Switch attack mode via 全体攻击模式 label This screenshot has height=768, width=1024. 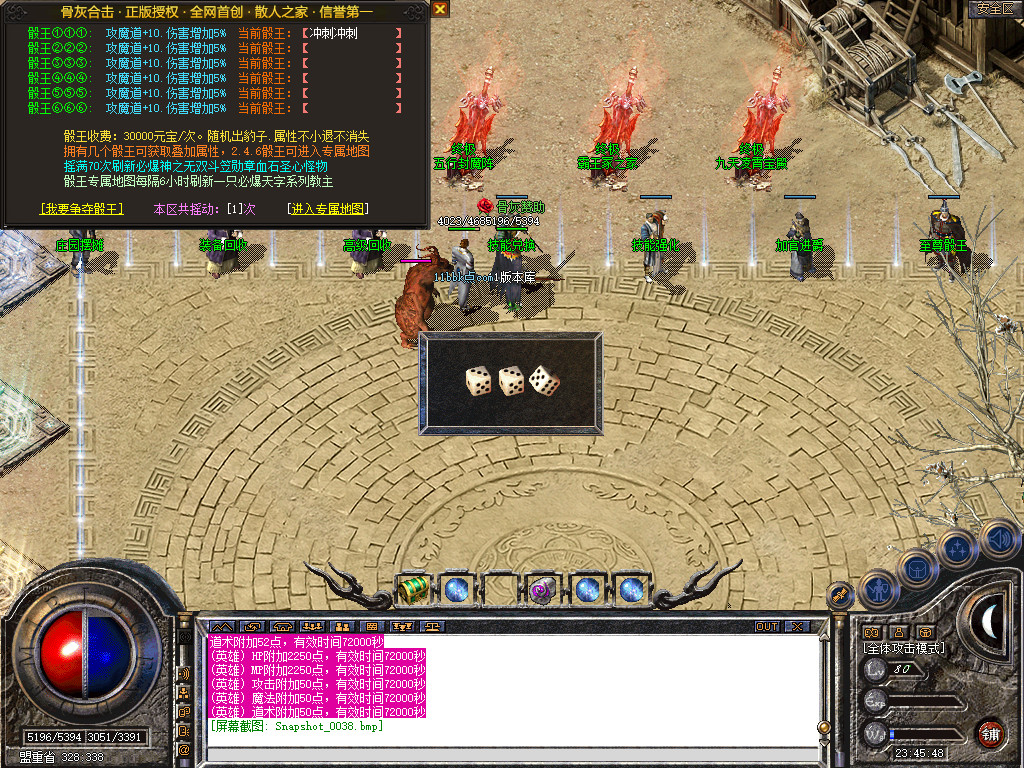[904, 648]
